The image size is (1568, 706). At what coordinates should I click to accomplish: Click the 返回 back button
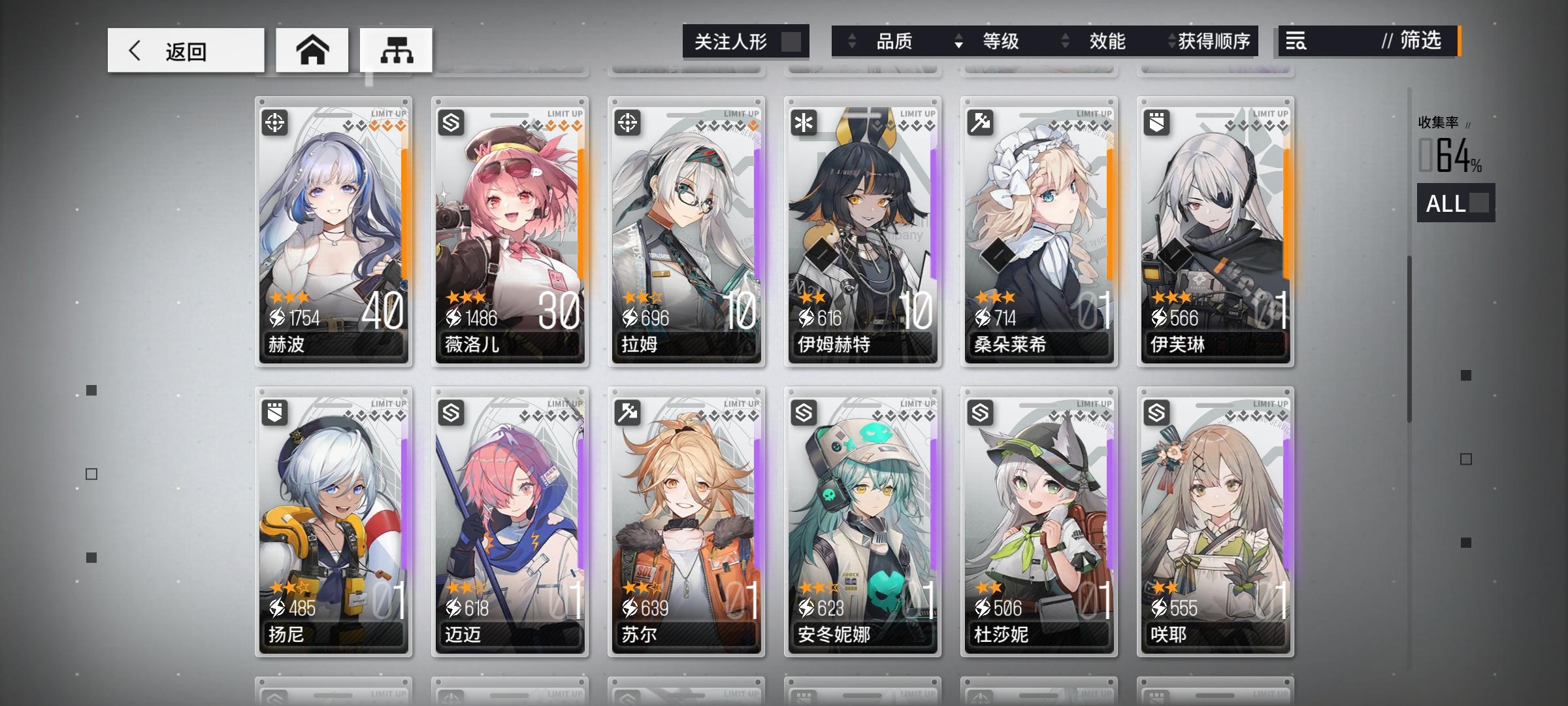click(185, 49)
